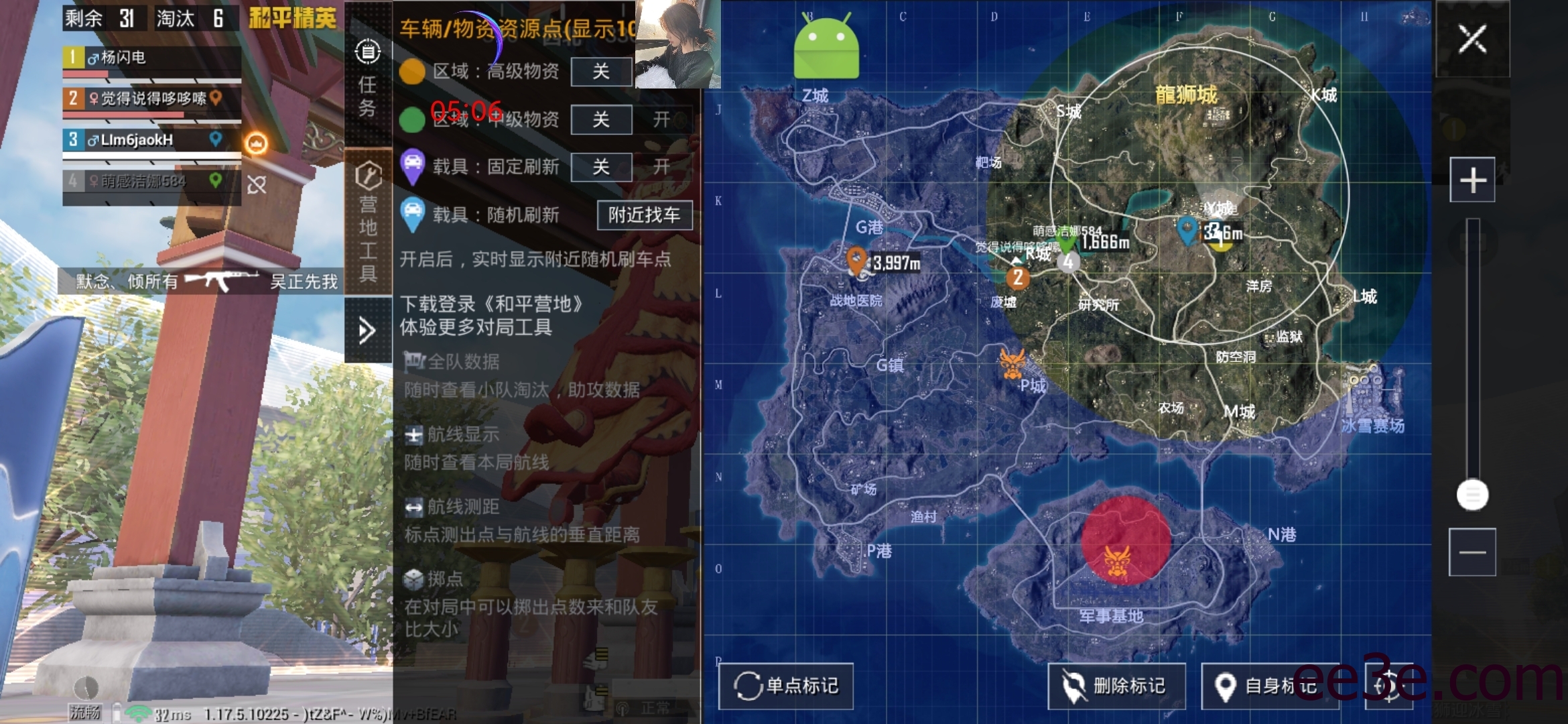Click the 航线显示 flight route icon
The height and width of the screenshot is (724, 1568).
pos(413,434)
